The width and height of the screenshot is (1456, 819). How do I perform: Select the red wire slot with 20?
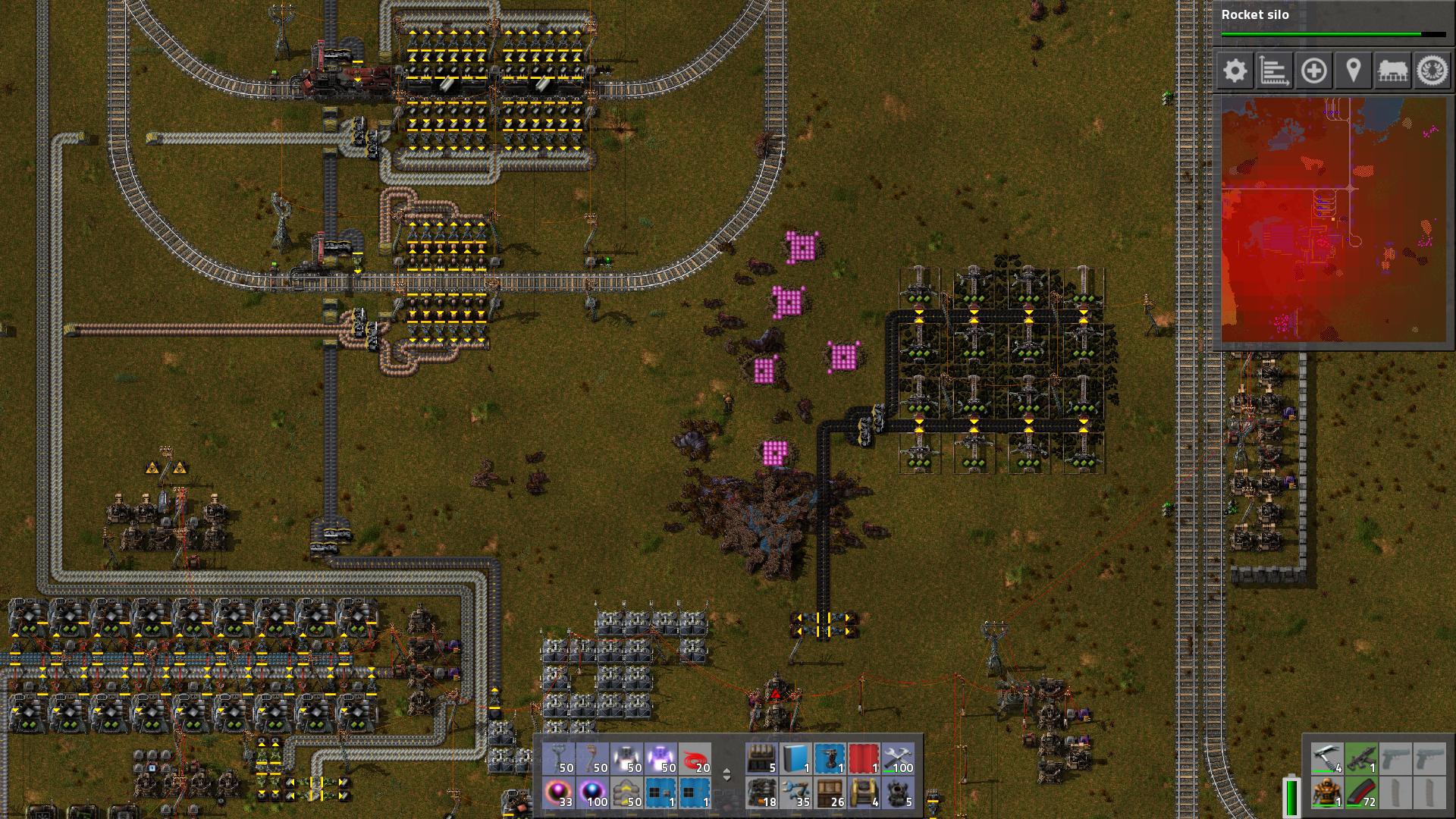pyautogui.click(x=695, y=758)
